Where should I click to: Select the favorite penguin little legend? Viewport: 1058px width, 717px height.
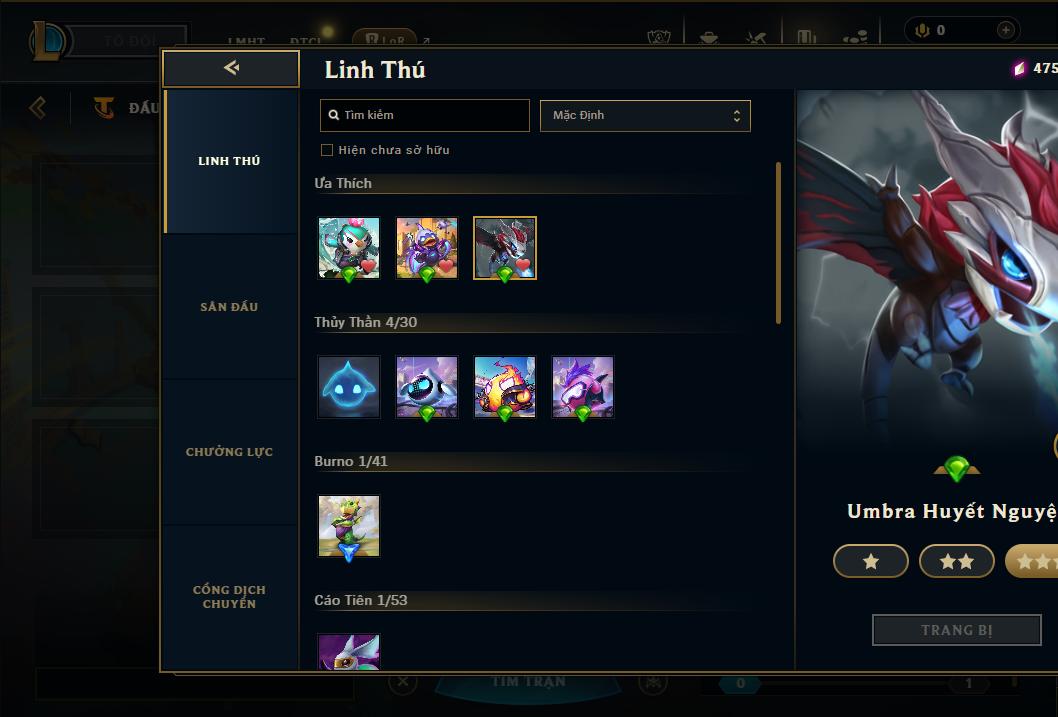(x=349, y=248)
